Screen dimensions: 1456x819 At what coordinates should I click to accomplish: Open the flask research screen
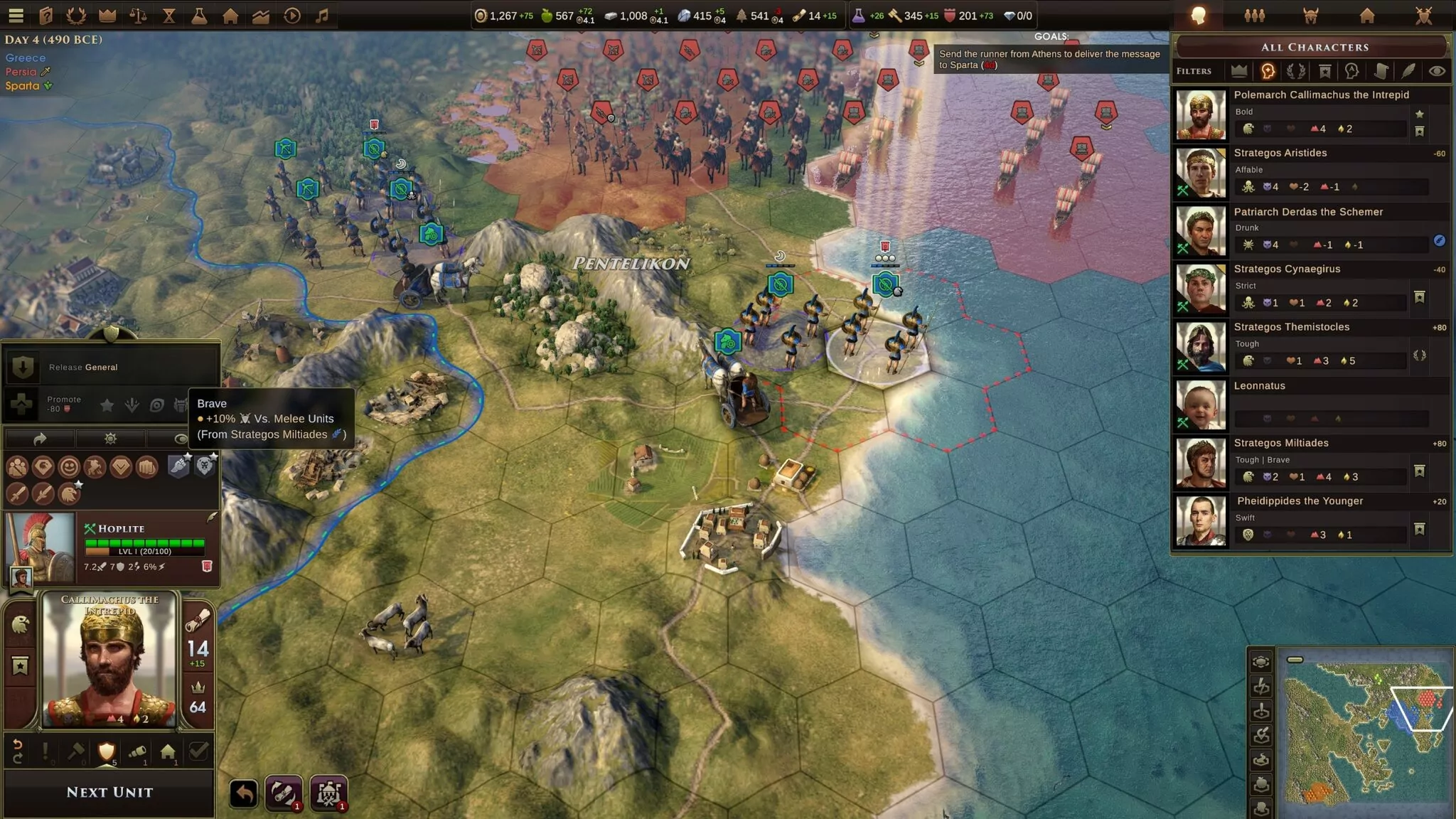click(x=199, y=15)
